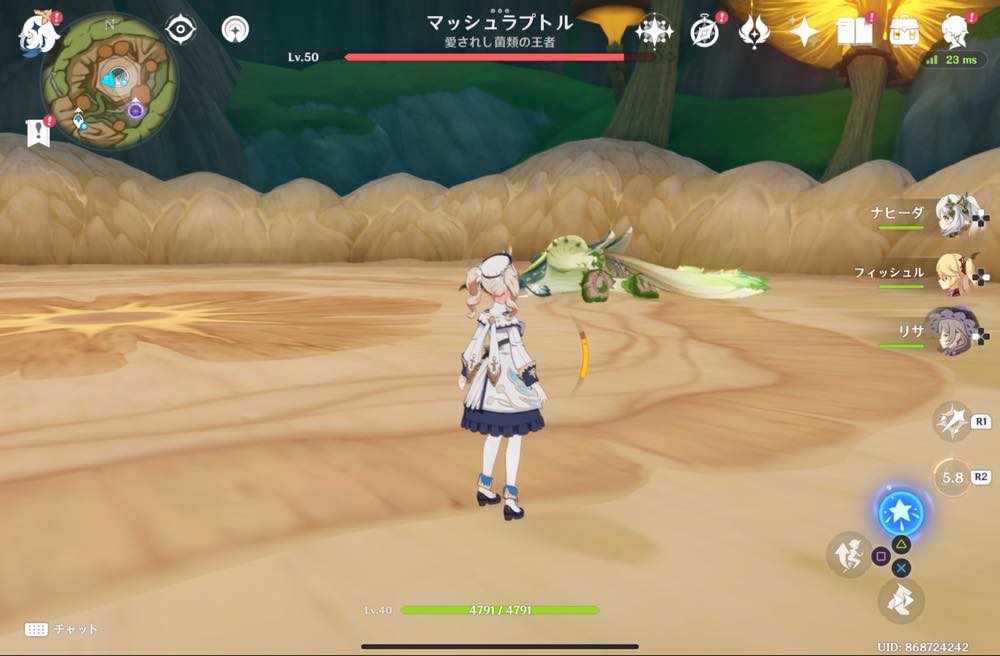The width and height of the screenshot is (1000, 656).
Task: Open the Adventurer Handbook book icon
Action: coord(855,32)
